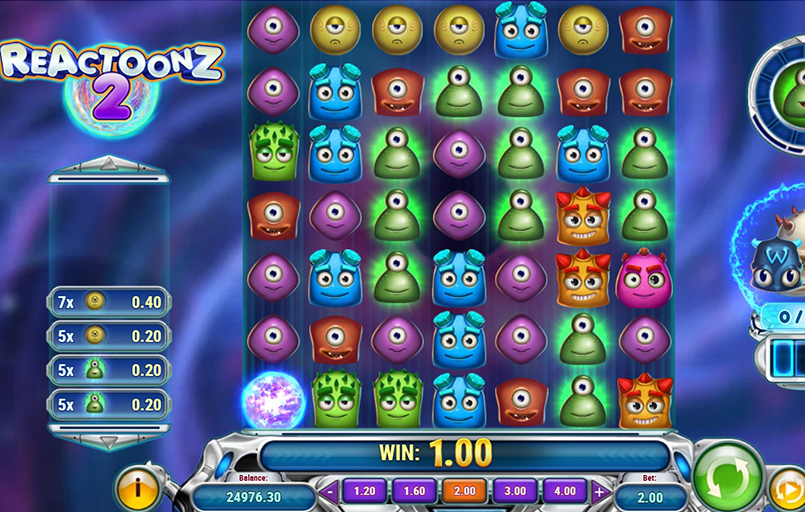Pick the 4.00 bet option
Image resolution: width=805 pixels, height=512 pixels.
click(x=565, y=491)
